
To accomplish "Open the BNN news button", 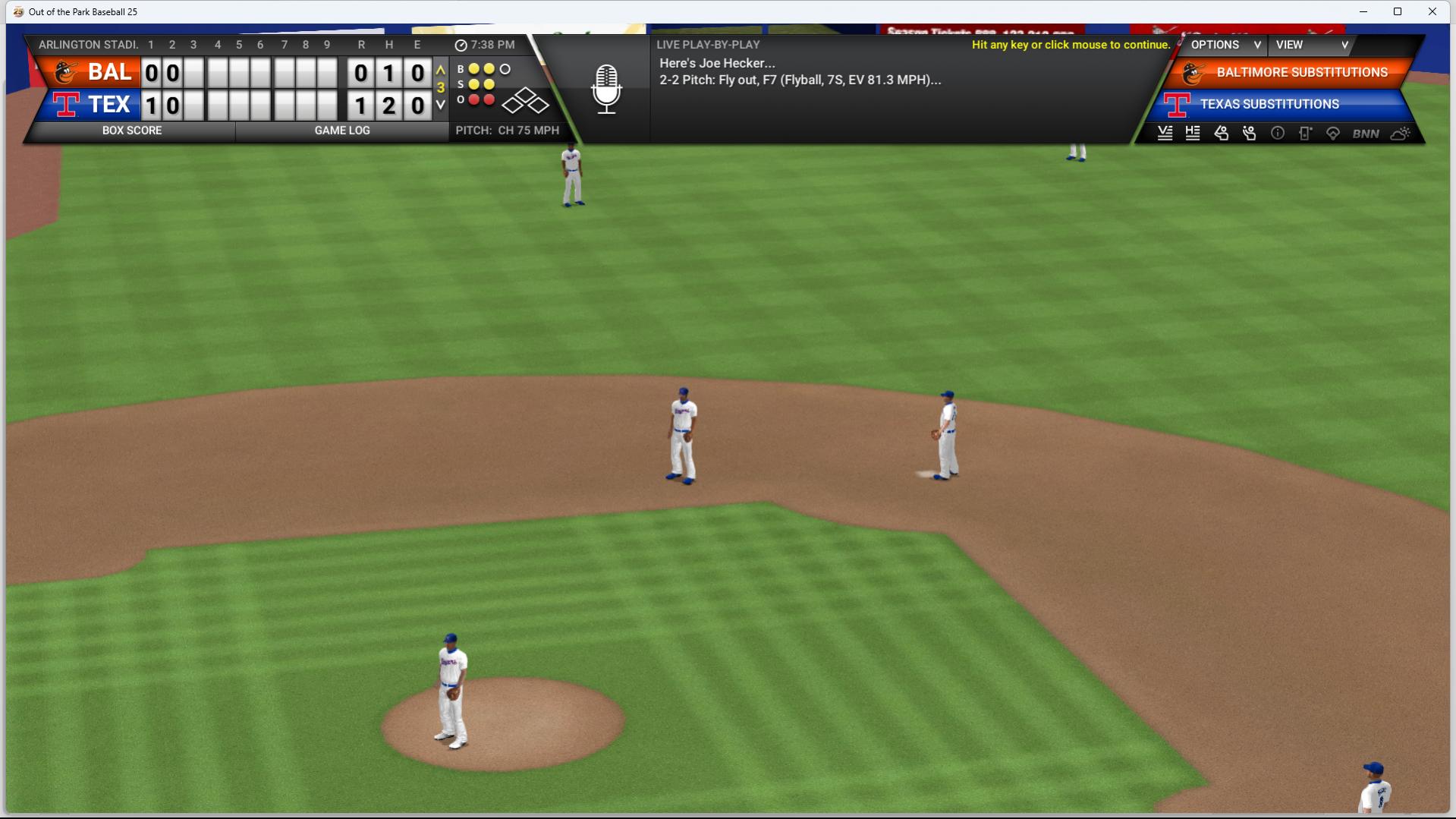I will [1366, 134].
